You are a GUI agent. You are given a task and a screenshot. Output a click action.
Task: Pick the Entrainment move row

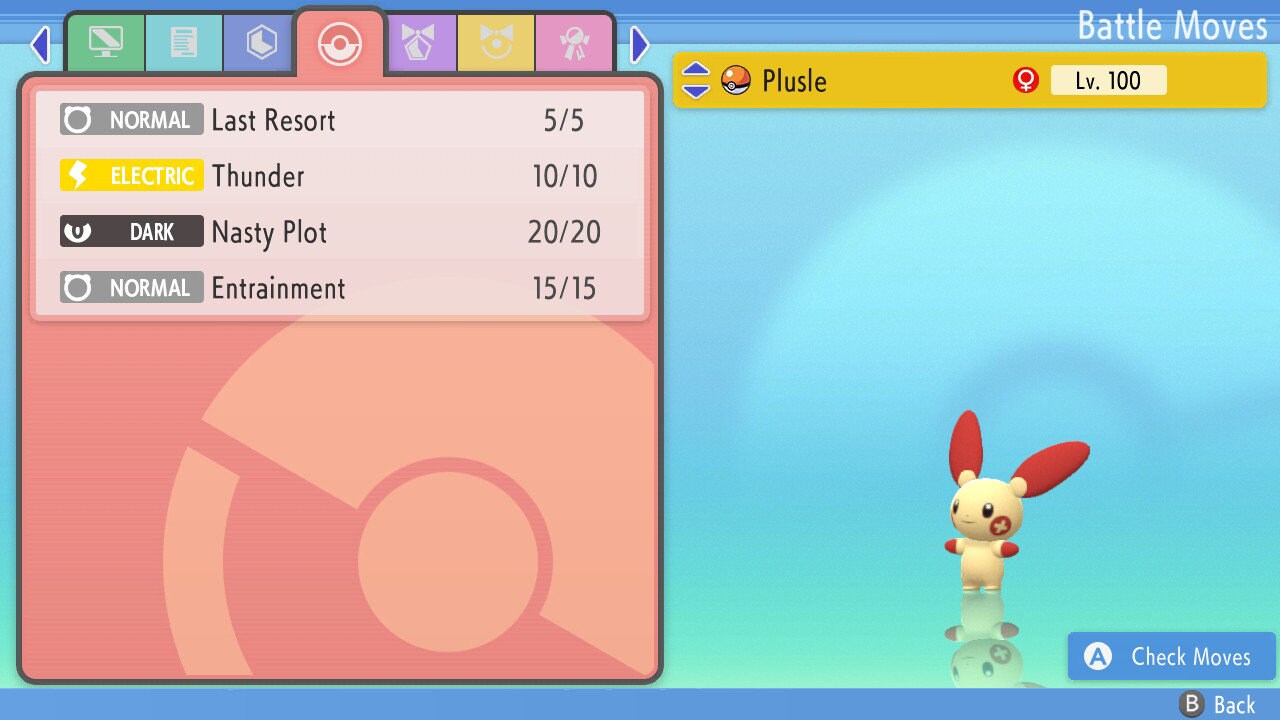point(340,289)
